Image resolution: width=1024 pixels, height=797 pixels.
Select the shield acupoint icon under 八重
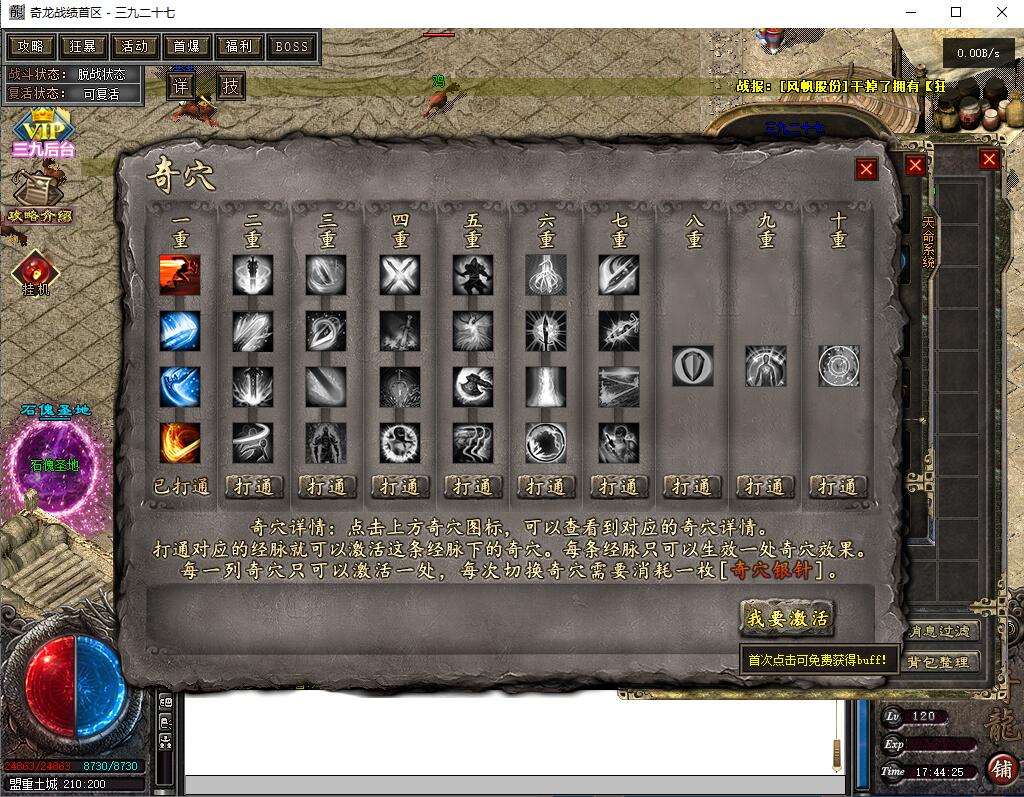pos(692,366)
